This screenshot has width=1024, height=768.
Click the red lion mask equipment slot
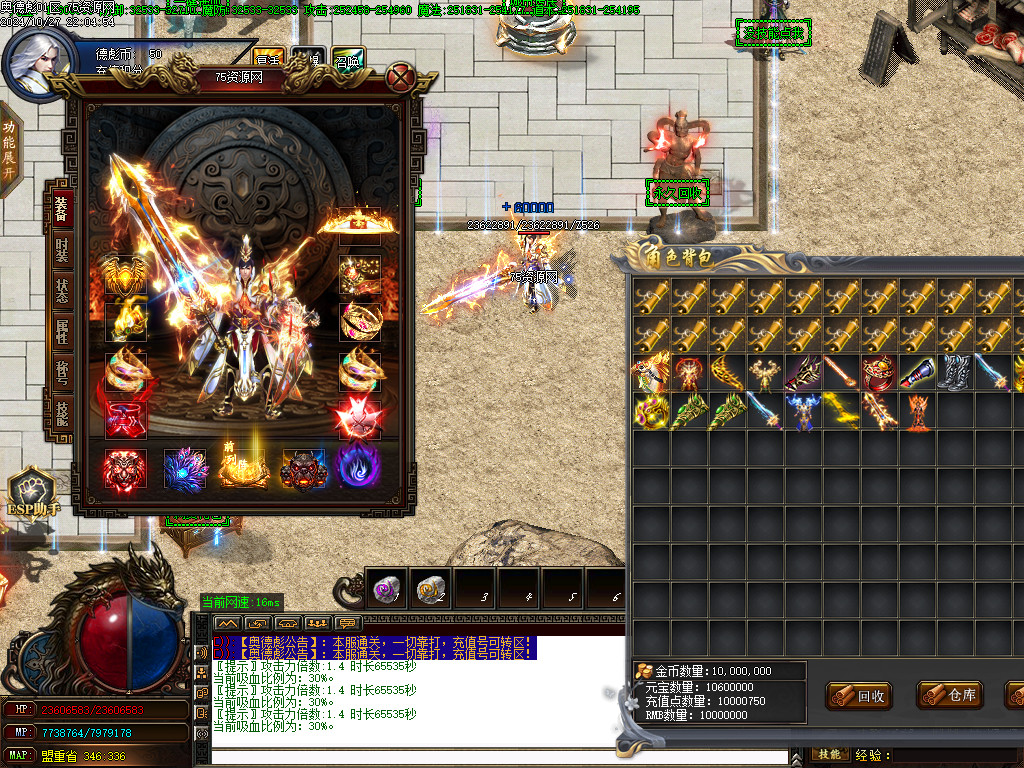click(125, 468)
